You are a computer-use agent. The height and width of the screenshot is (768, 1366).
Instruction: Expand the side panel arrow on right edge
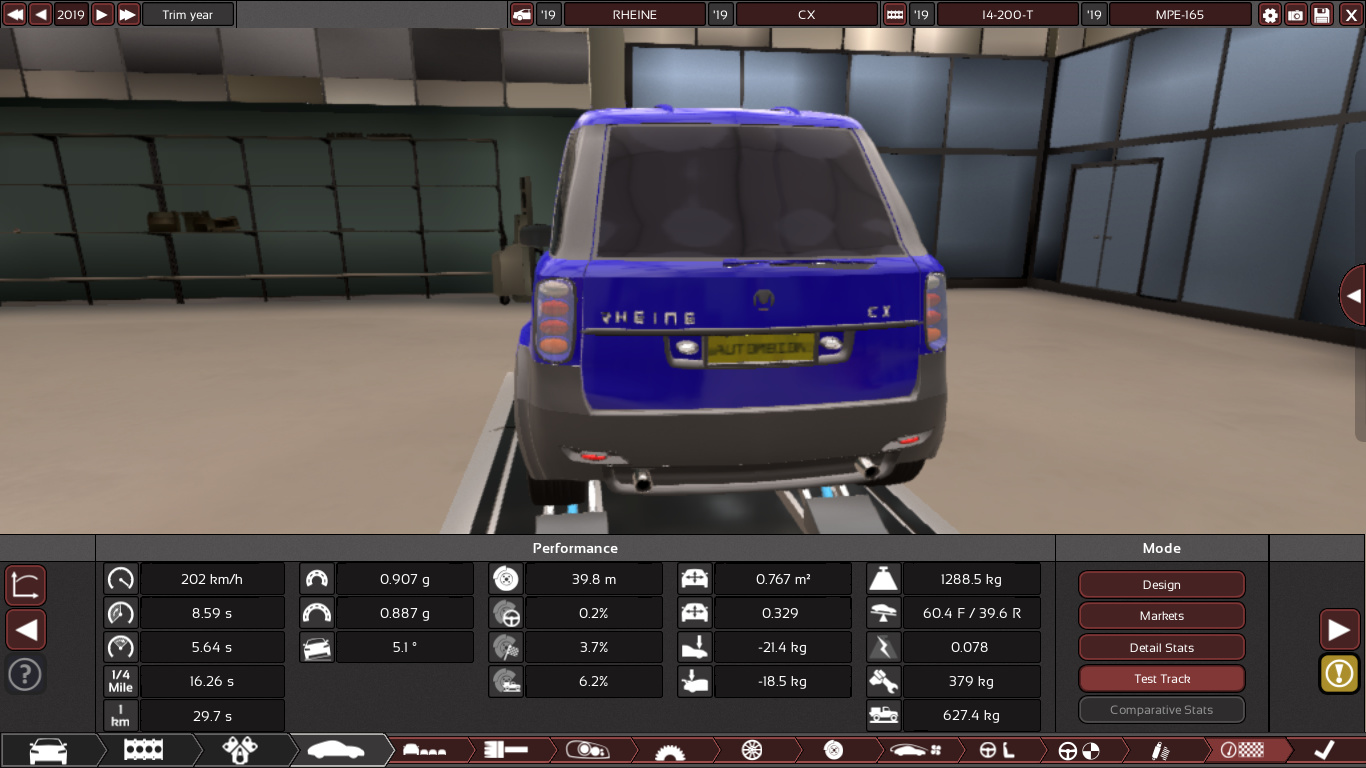[x=1353, y=296]
